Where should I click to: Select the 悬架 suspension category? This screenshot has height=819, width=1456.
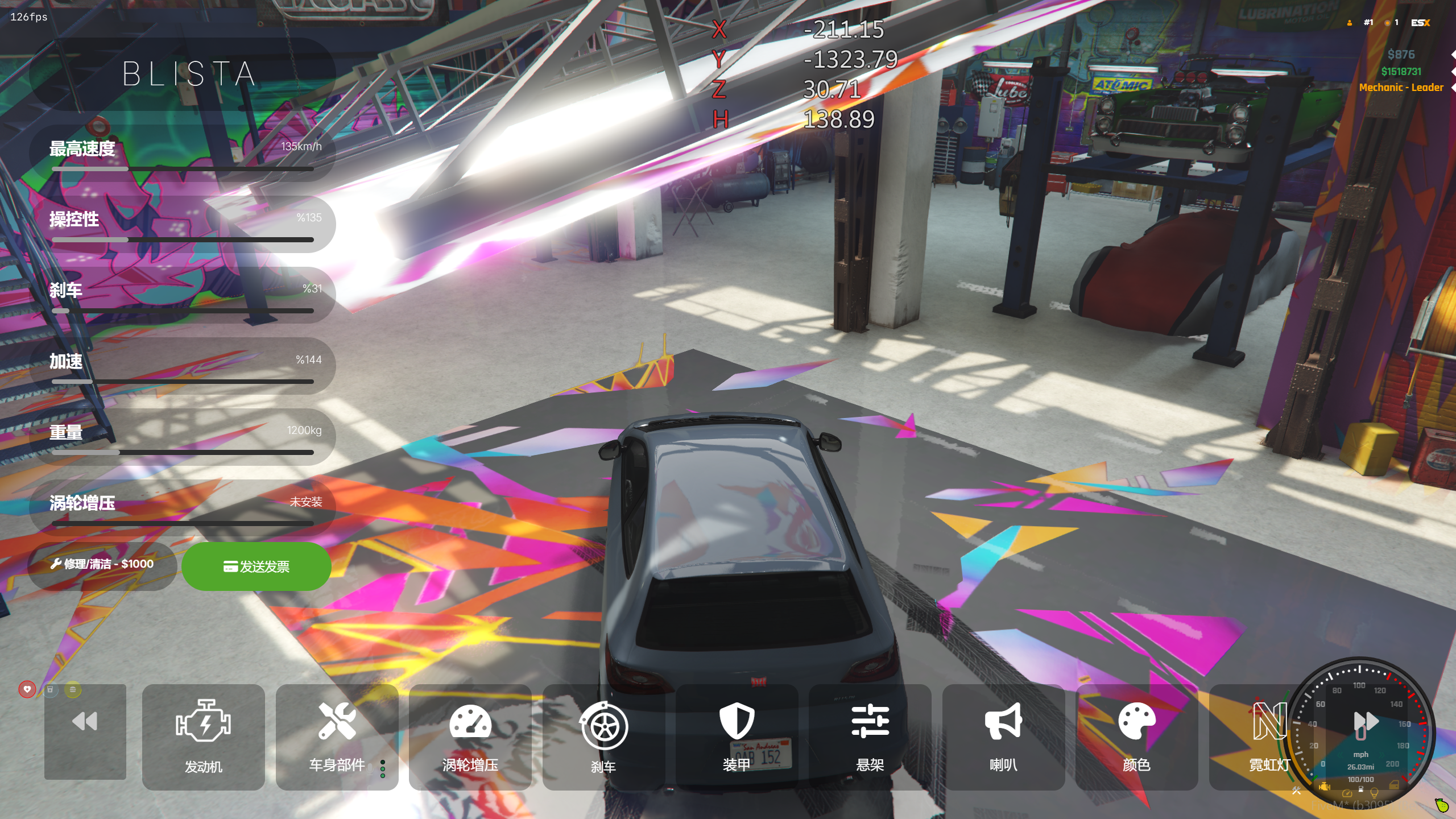pos(870,737)
